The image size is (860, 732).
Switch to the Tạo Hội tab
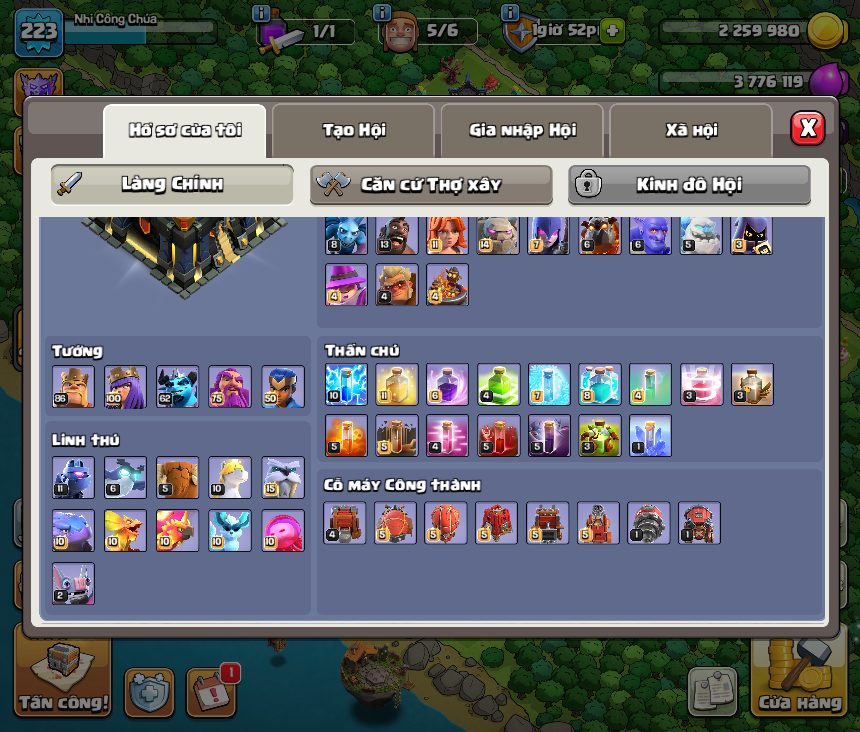click(353, 130)
